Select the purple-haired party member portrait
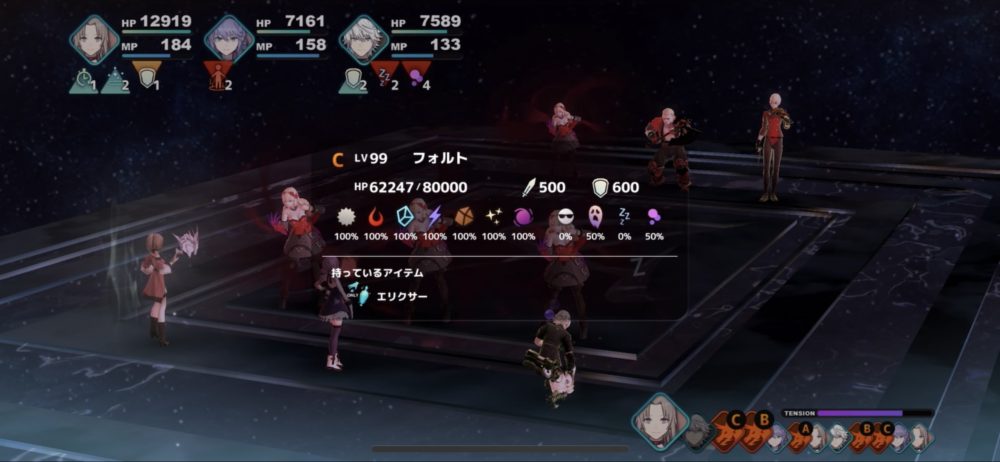Viewport: 1000px width, 462px height. [x=228, y=39]
